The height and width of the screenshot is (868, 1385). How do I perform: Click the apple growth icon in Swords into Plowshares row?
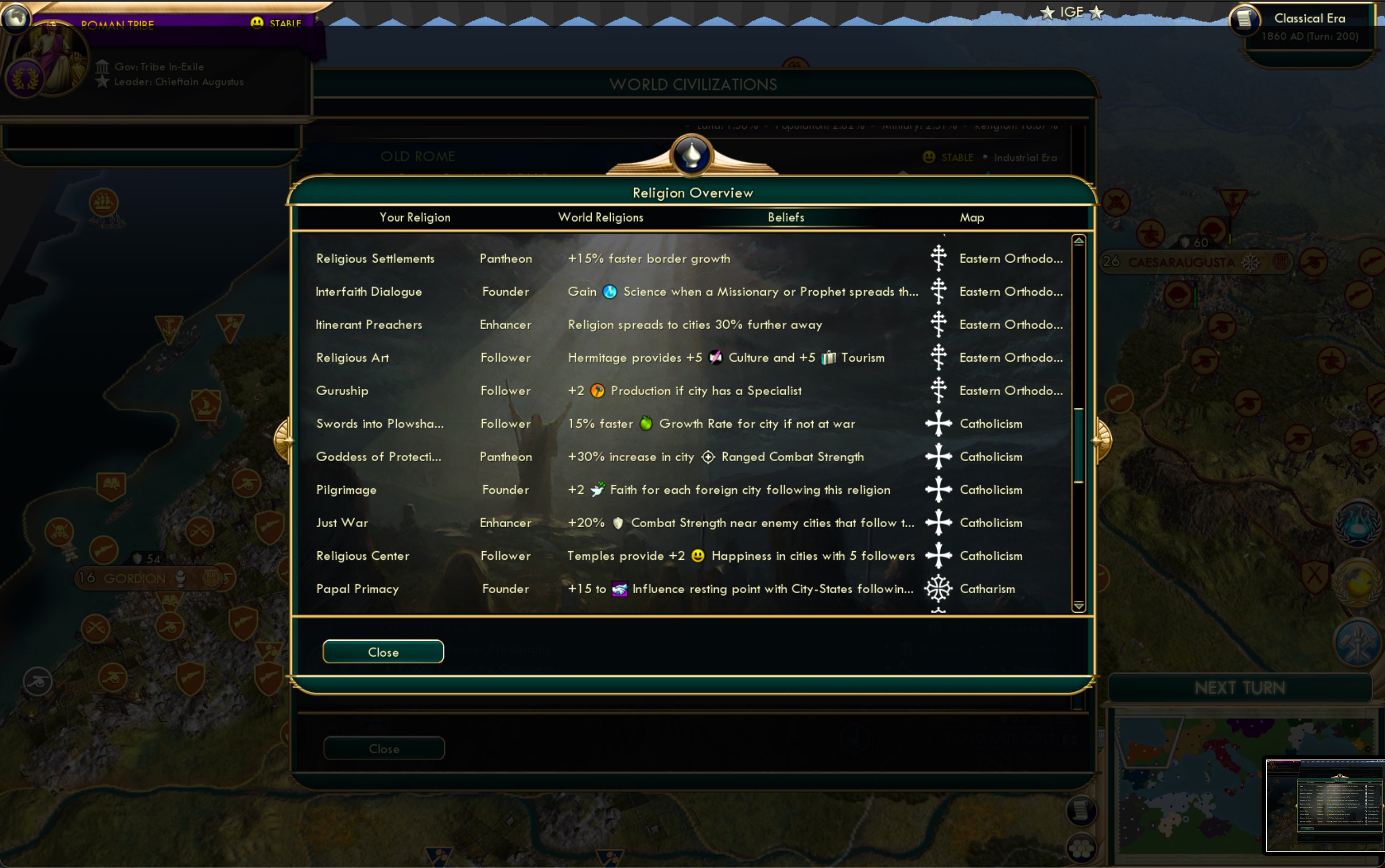pos(646,424)
